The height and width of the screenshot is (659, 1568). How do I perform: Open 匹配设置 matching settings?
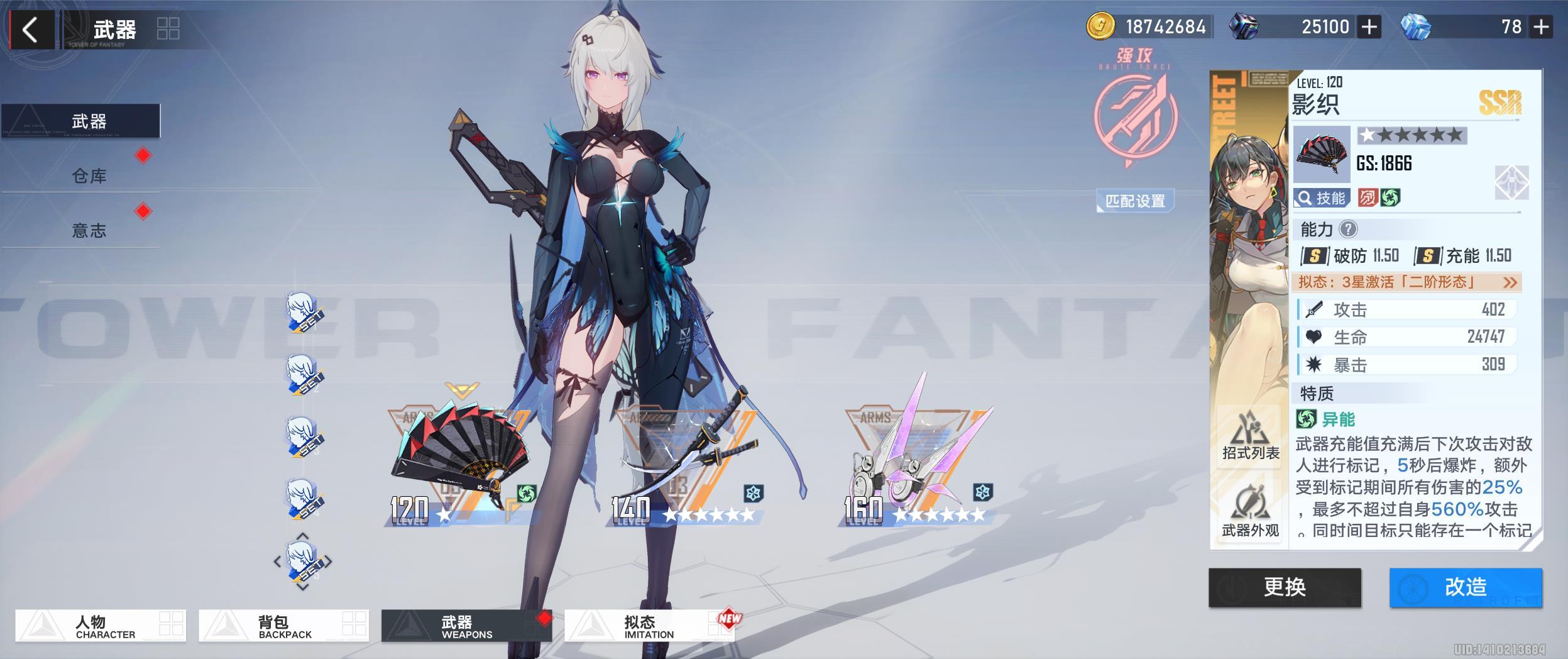1135,201
